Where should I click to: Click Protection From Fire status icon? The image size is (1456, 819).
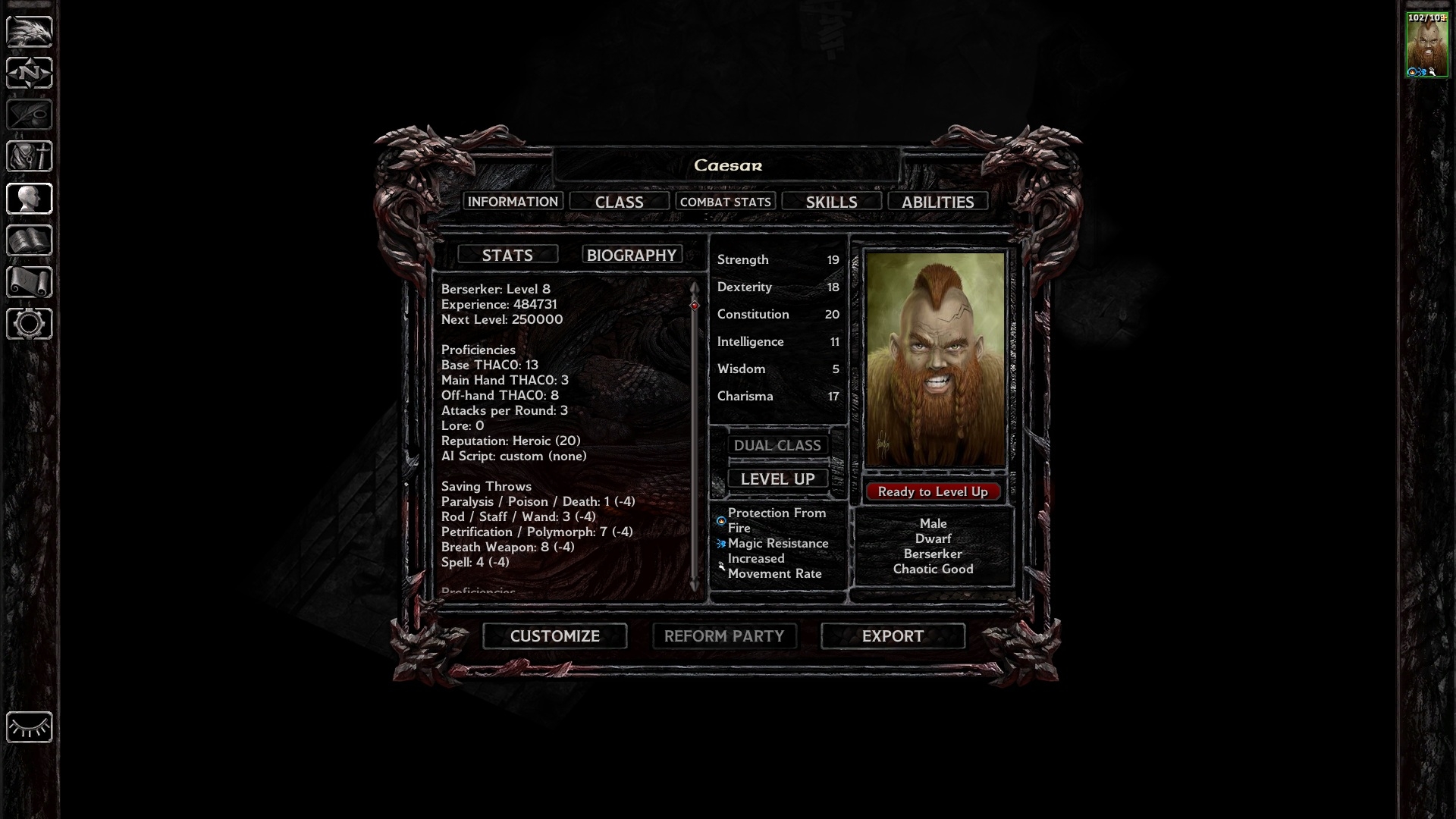[x=720, y=520]
